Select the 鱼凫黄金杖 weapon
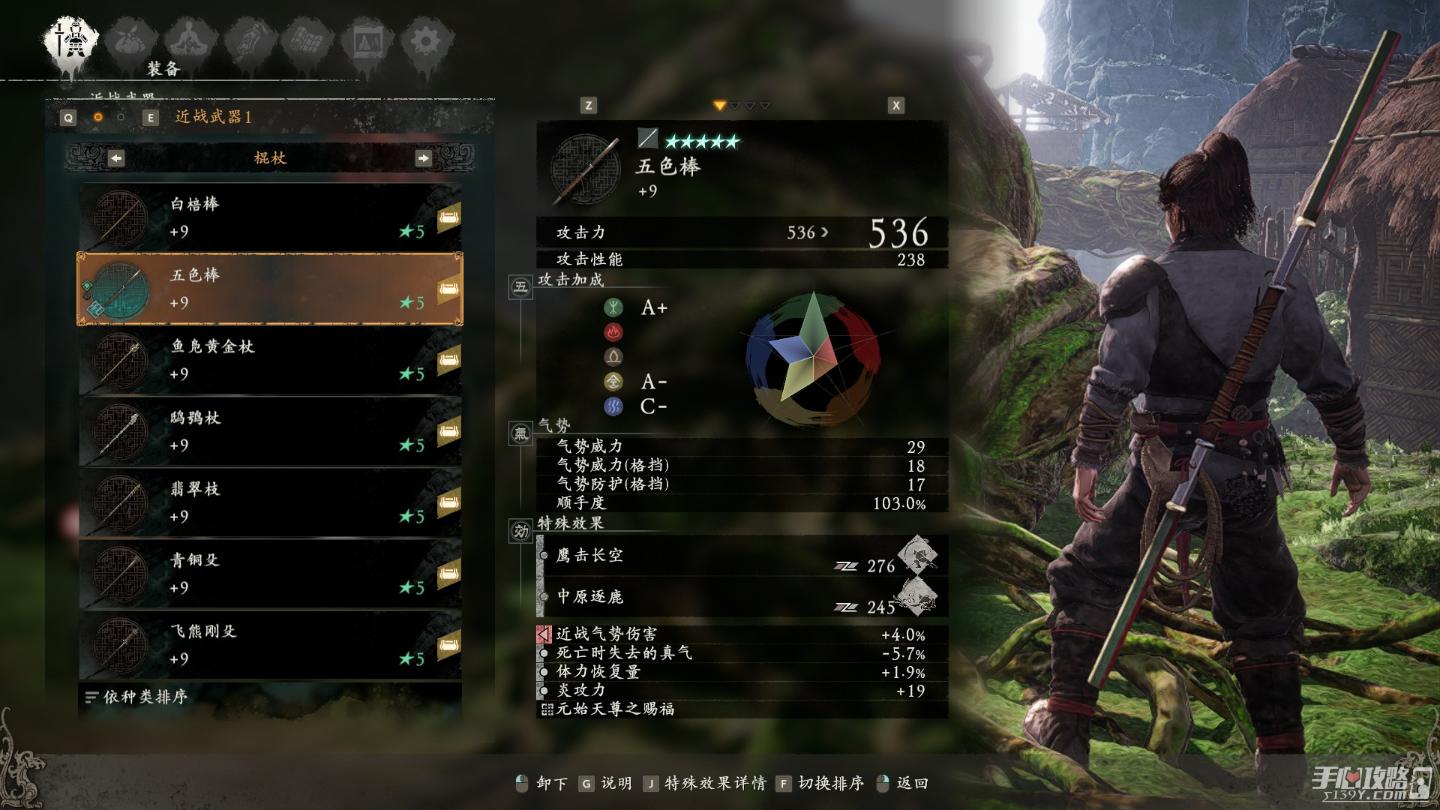The height and width of the screenshot is (810, 1440). pos(270,360)
